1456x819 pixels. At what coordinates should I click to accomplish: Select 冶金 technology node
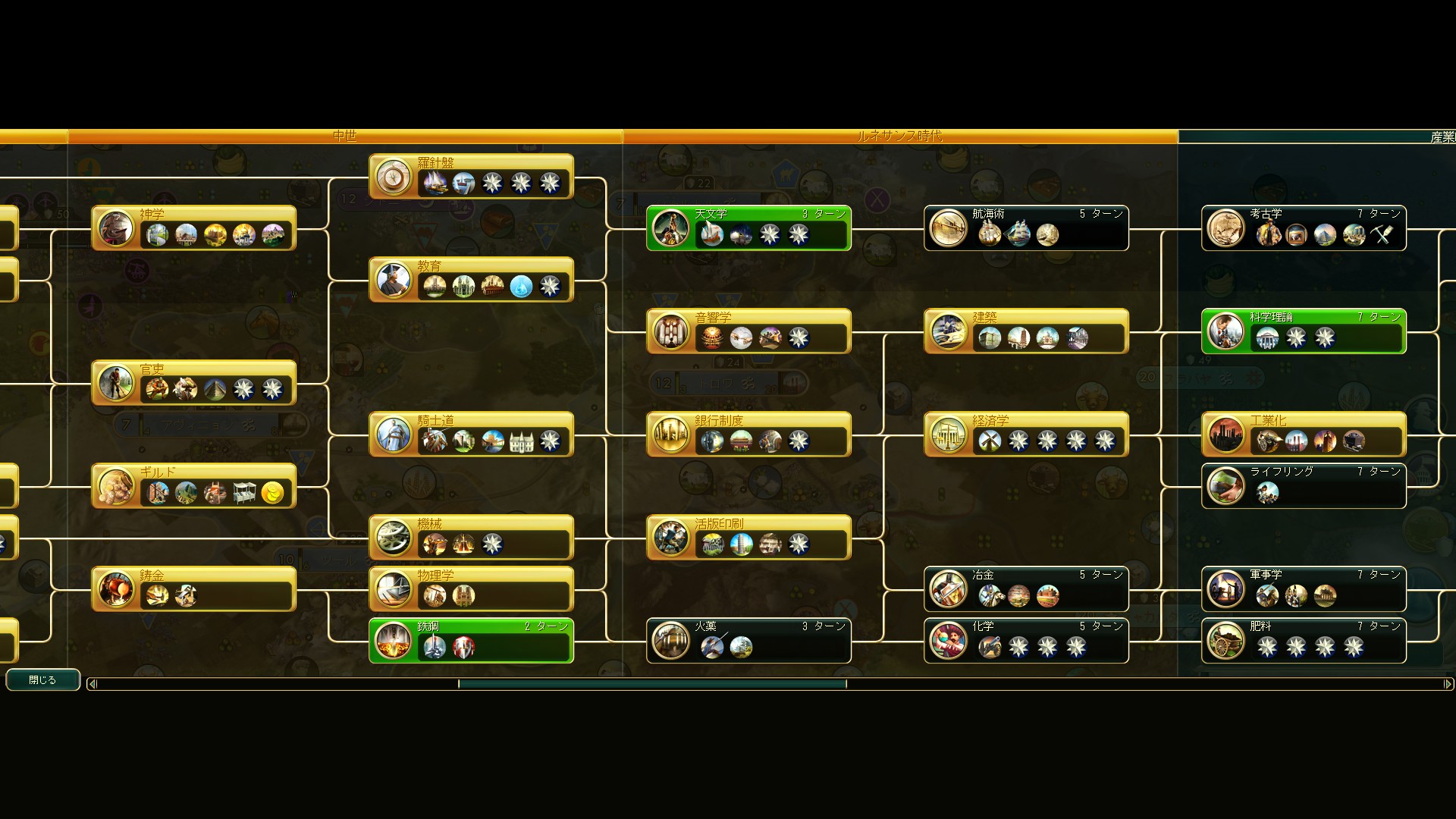[x=1026, y=588]
